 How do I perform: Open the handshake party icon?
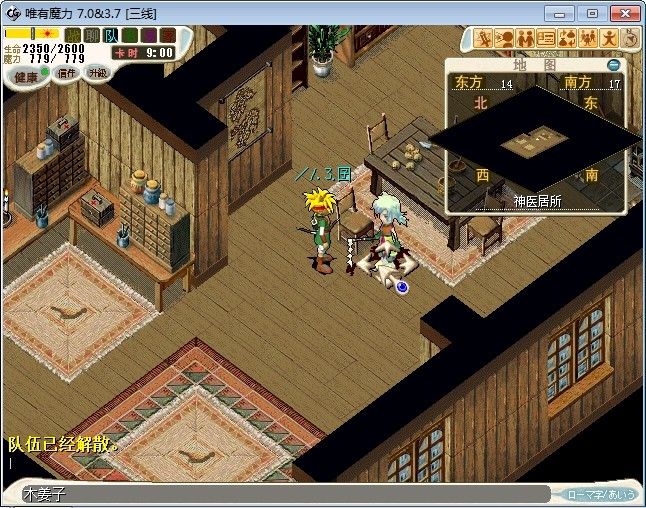tap(525, 38)
